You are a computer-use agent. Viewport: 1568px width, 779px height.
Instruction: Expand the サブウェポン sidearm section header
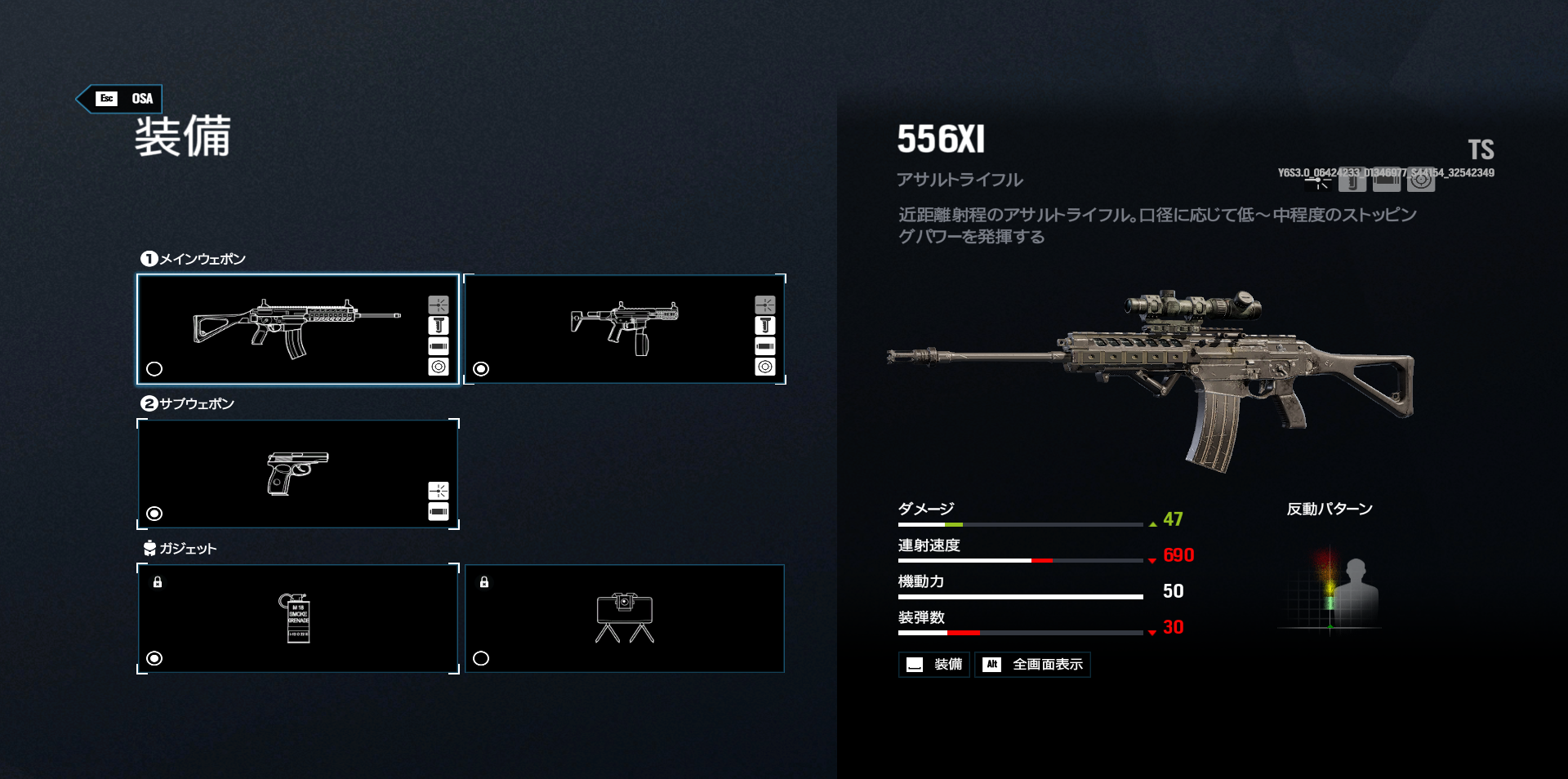click(192, 403)
